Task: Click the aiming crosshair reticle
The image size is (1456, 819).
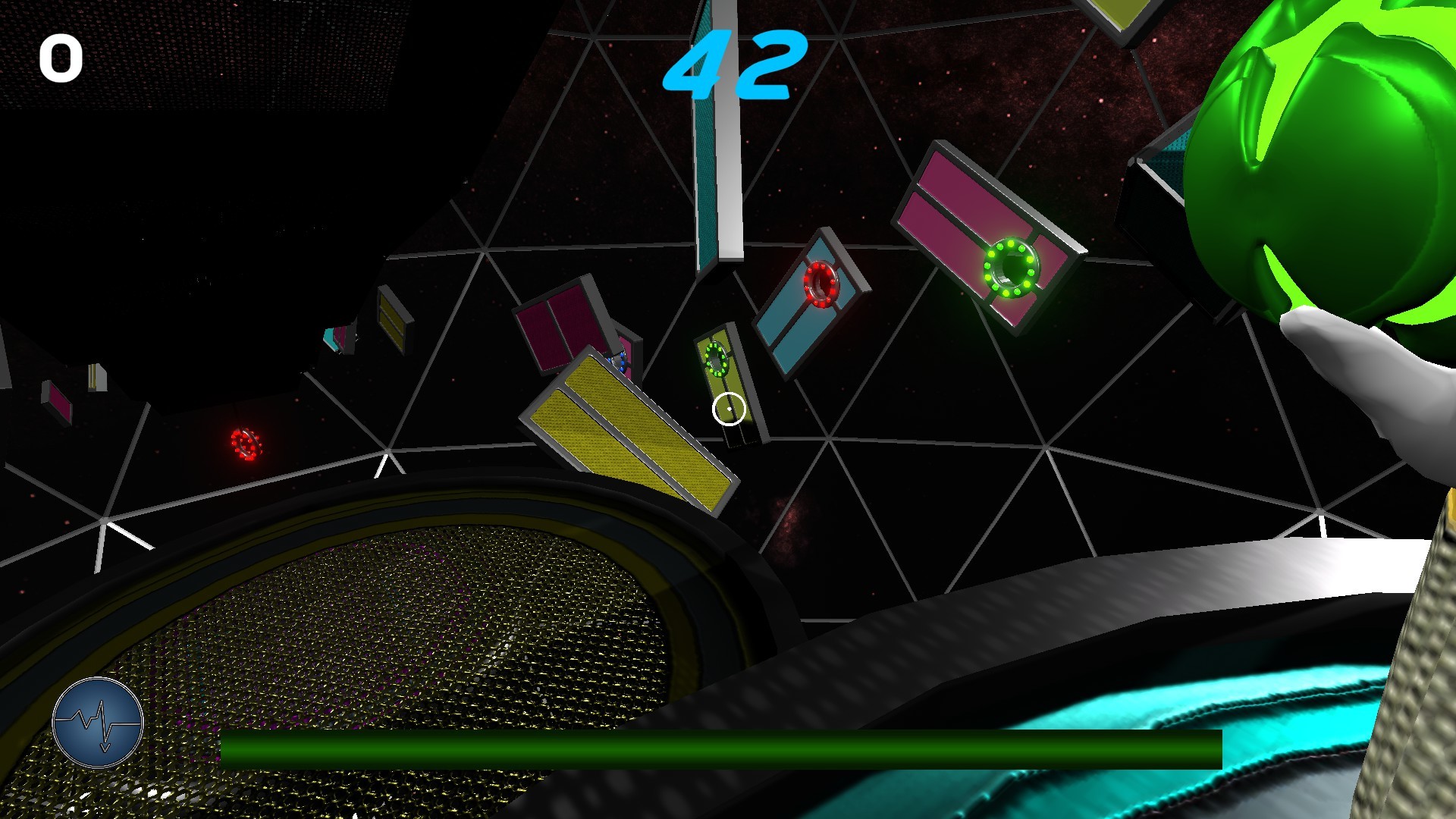Action: [x=729, y=407]
